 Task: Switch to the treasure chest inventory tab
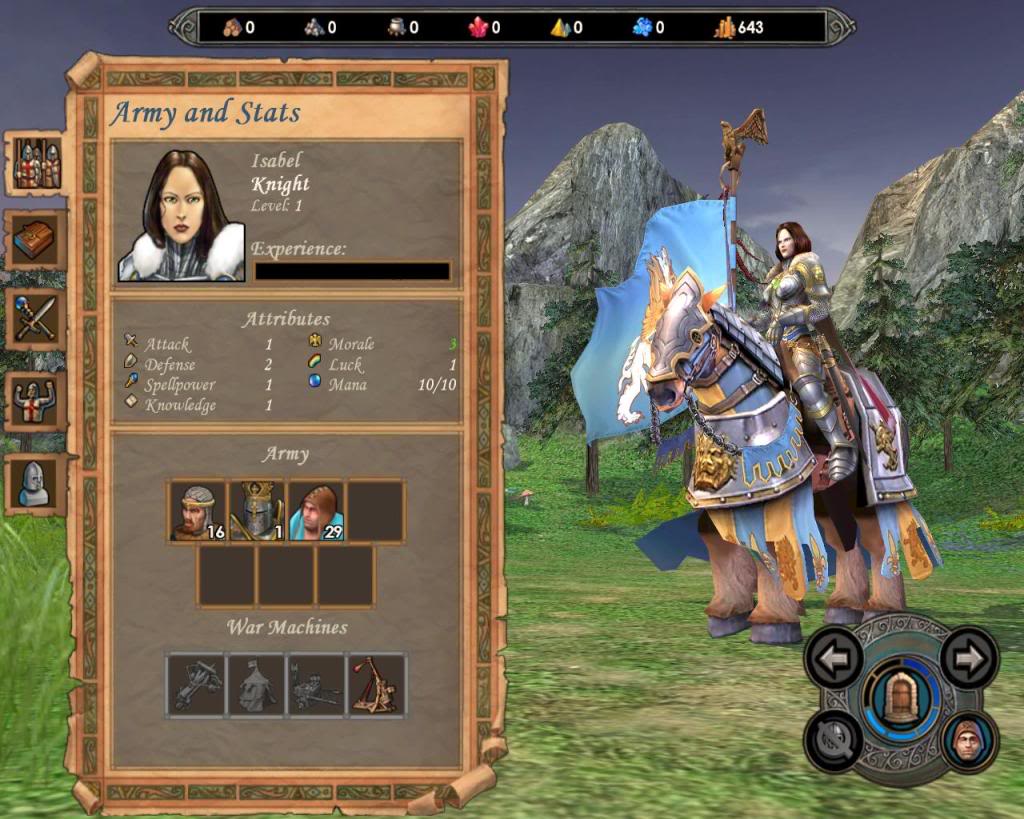pos(37,240)
